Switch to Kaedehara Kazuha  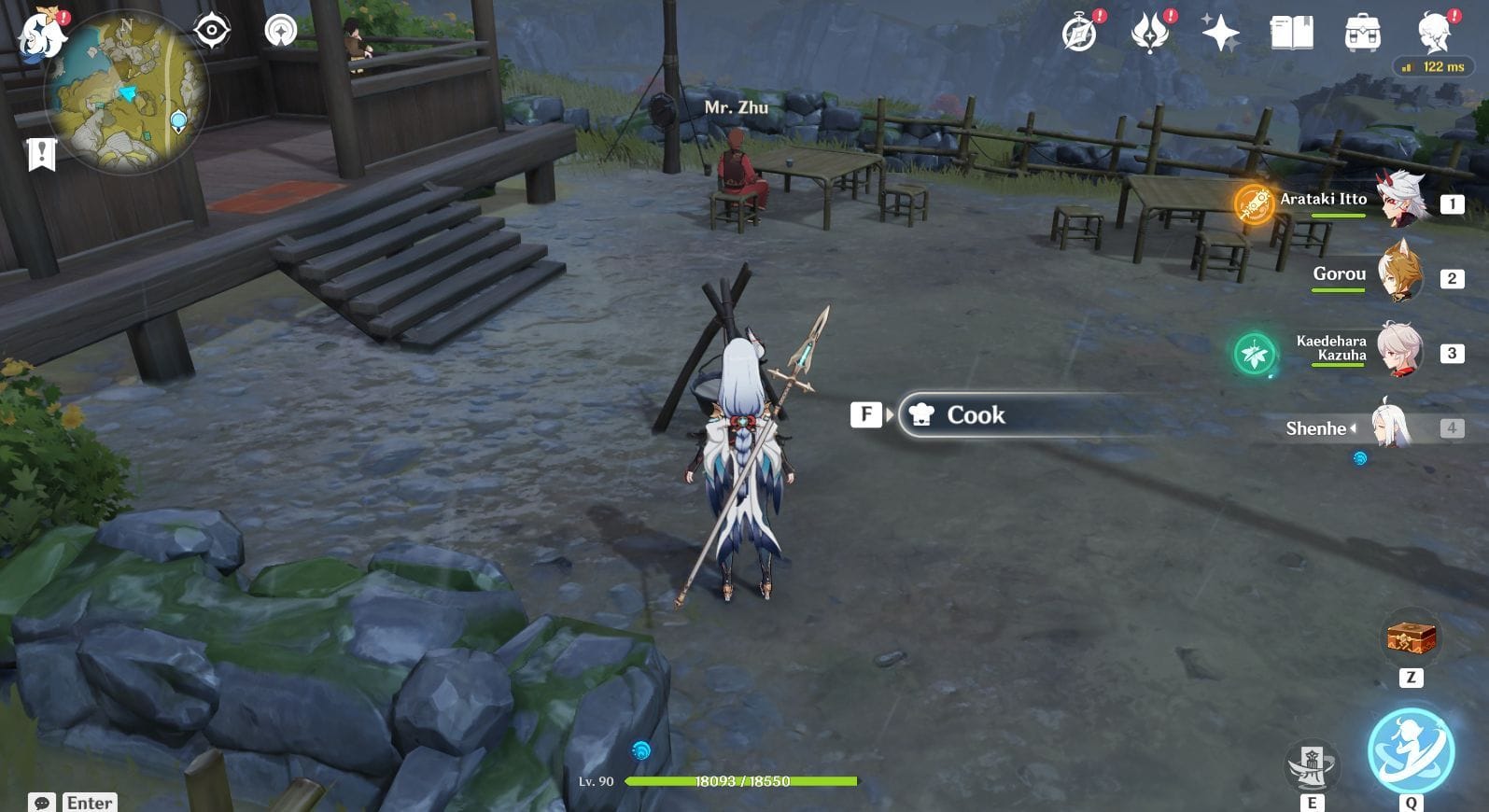coord(1400,351)
